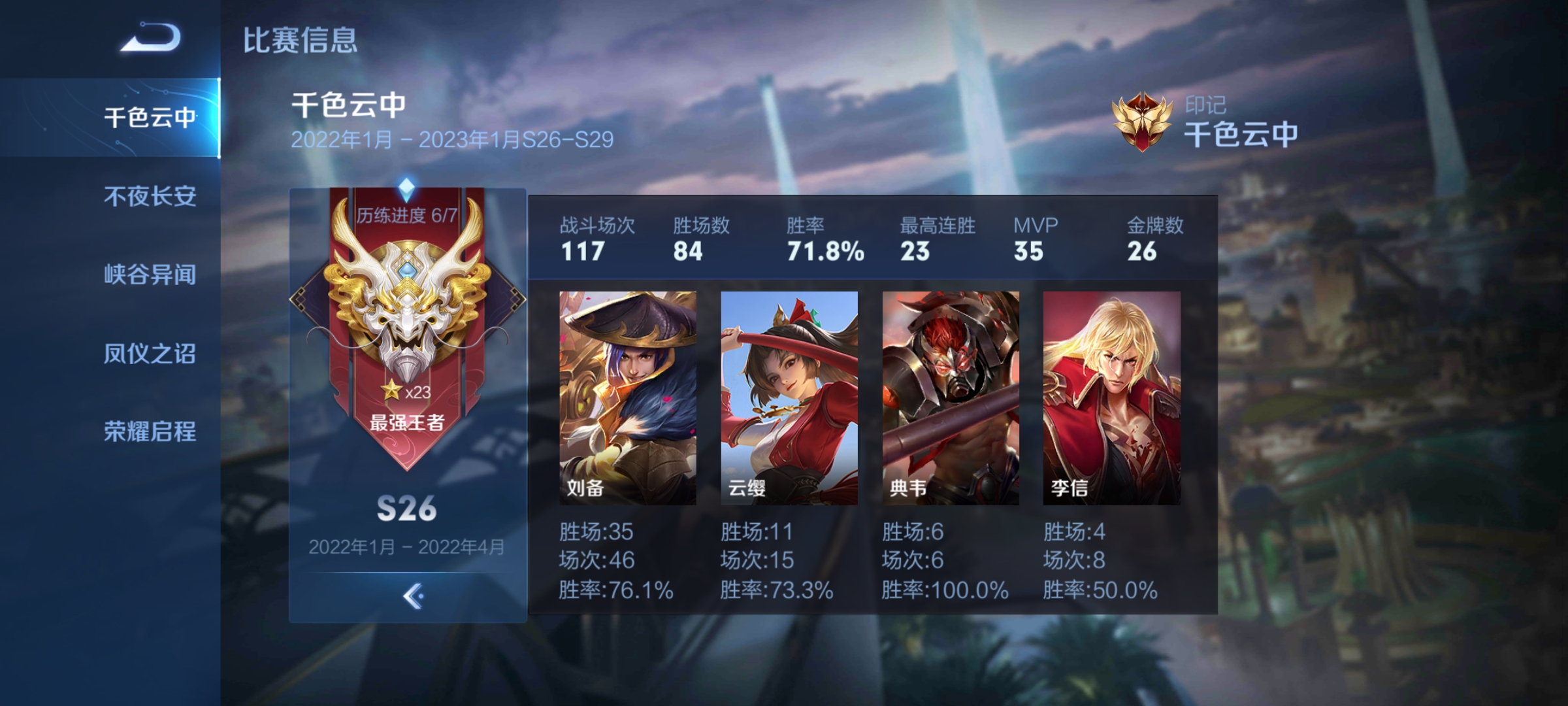Choose the 典韦 hero card
Viewport: 1568px width, 706px height.
tap(951, 397)
